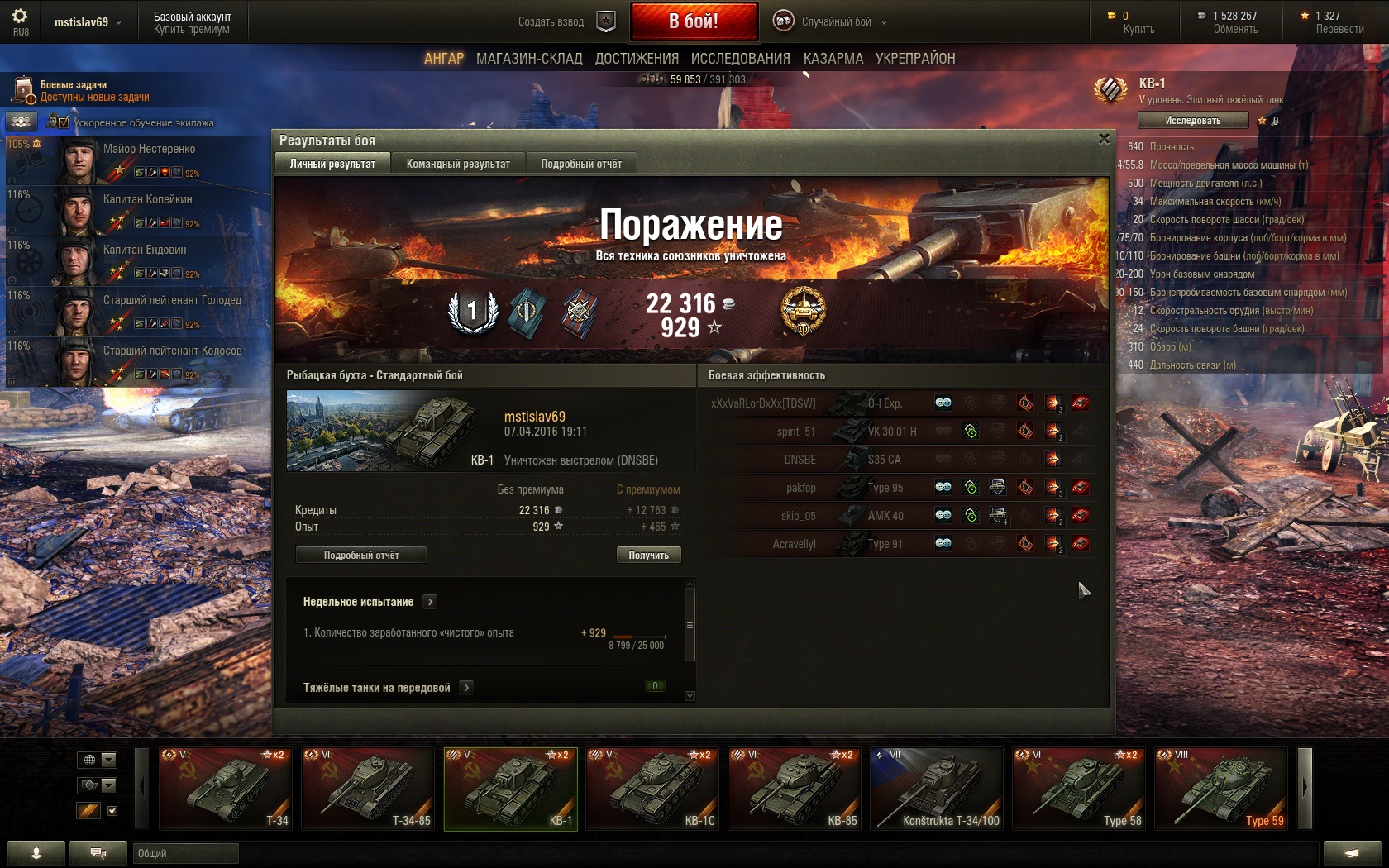This screenshot has height=868, width=1389.
Task: Choose the Type 59 tank
Action: pyautogui.click(x=1220, y=789)
